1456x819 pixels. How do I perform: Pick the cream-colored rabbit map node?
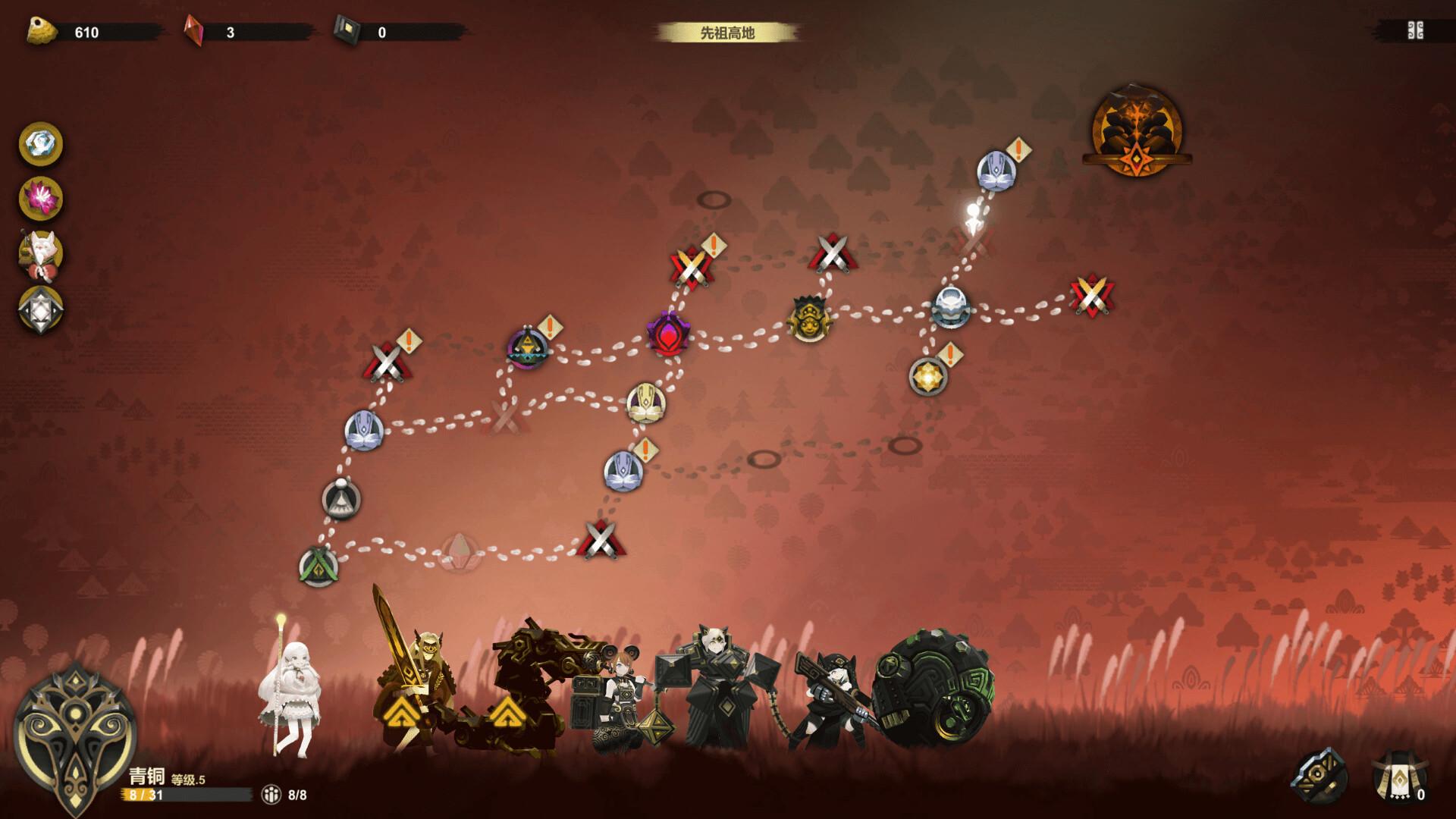646,403
